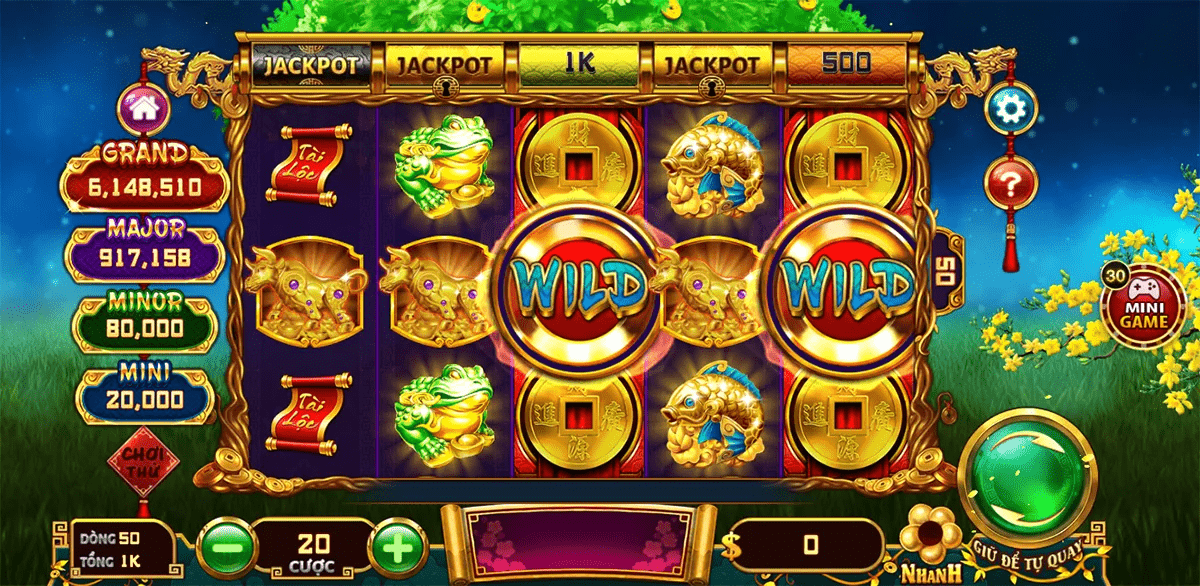Launch the Mini Game
This screenshot has width=1200, height=586.
(1142, 310)
